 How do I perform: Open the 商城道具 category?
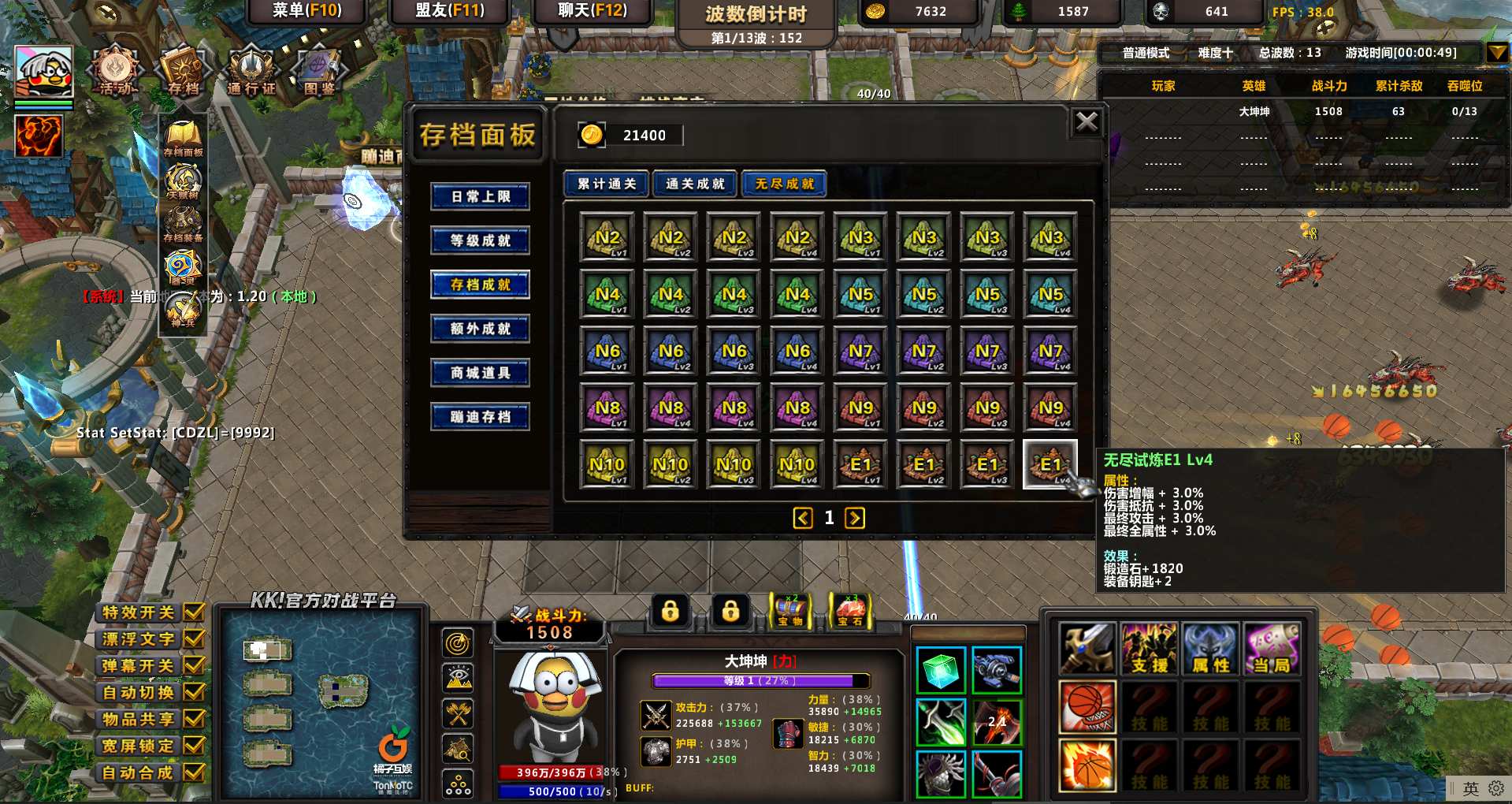click(x=480, y=373)
